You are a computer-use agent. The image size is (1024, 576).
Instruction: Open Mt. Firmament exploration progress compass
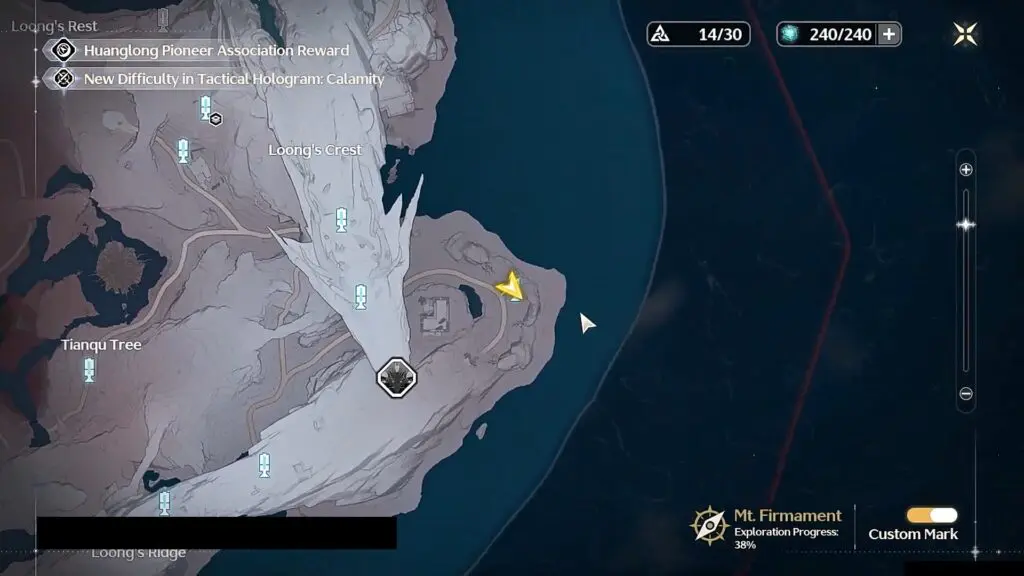(709, 524)
